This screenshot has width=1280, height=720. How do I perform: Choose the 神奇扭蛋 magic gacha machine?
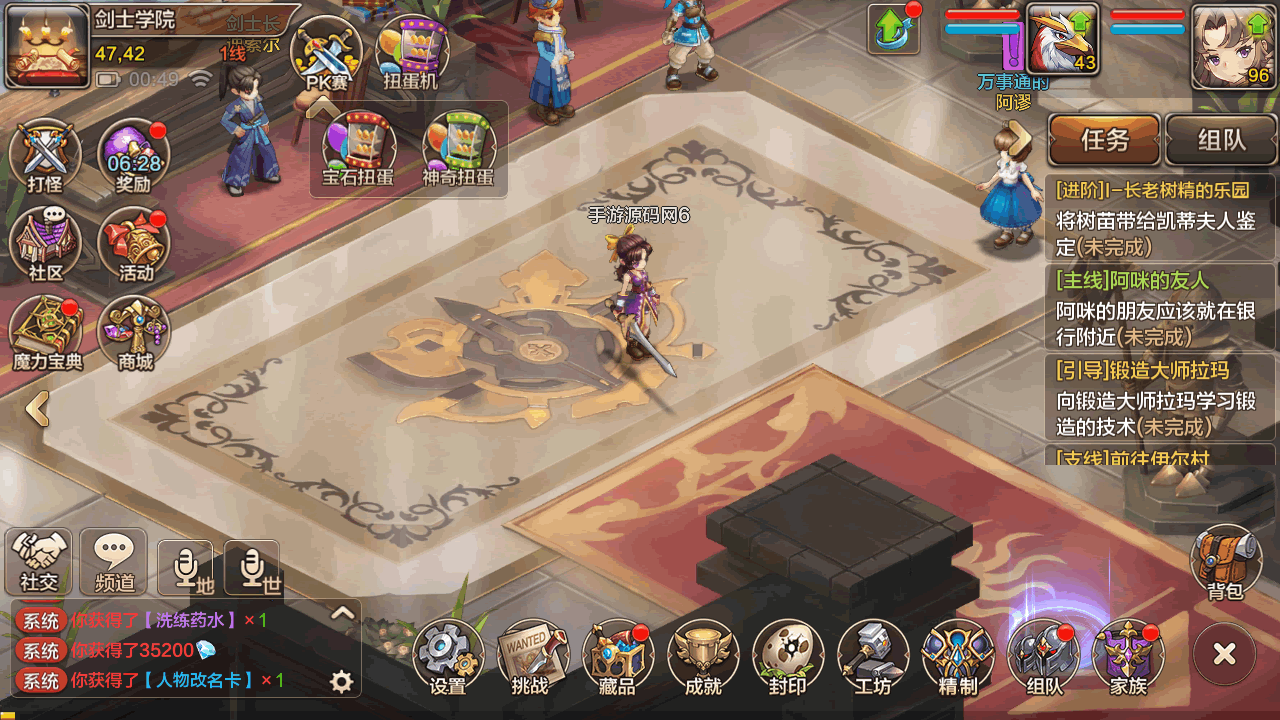point(458,150)
